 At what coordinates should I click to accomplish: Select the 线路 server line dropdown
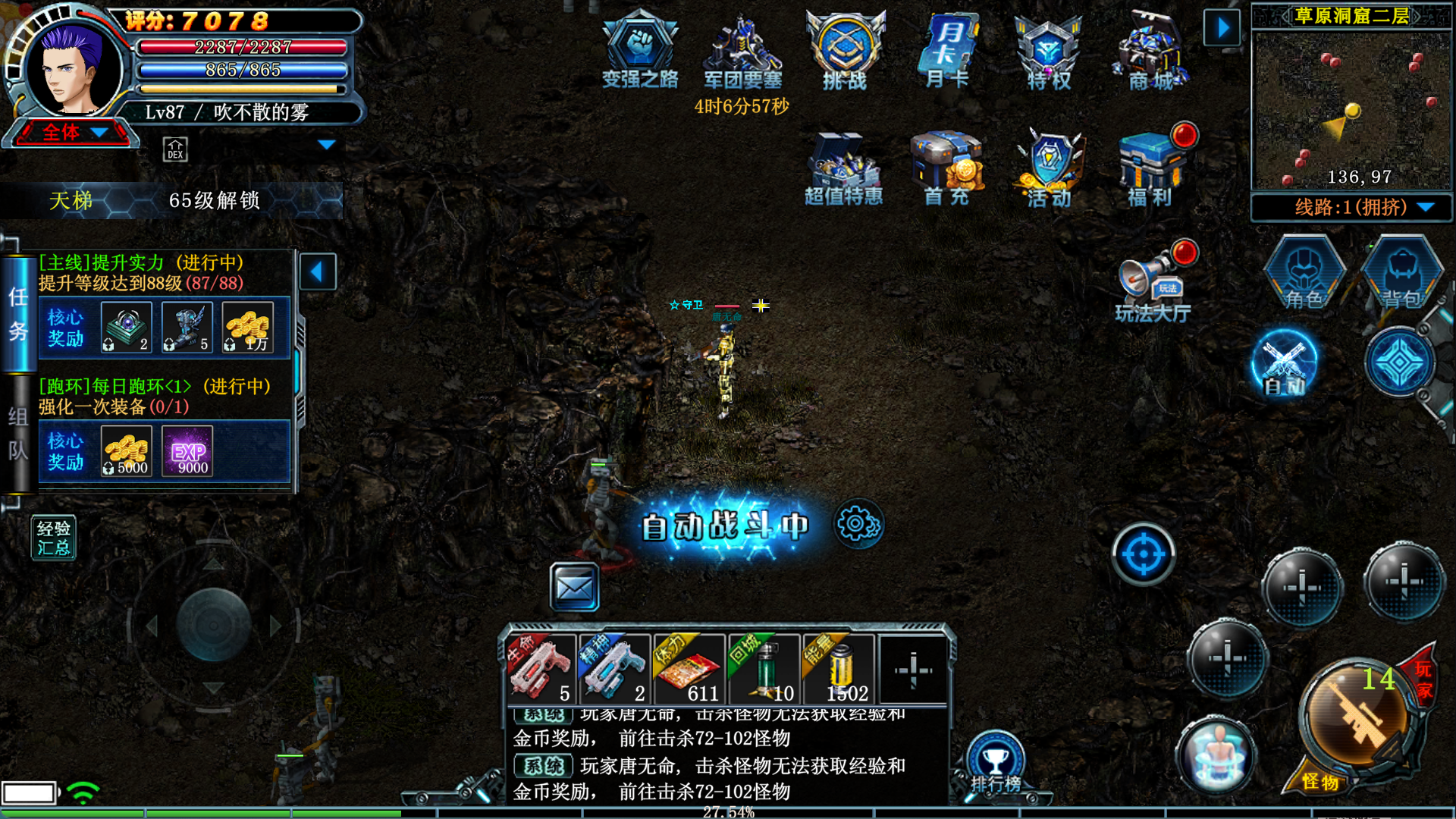(1351, 207)
